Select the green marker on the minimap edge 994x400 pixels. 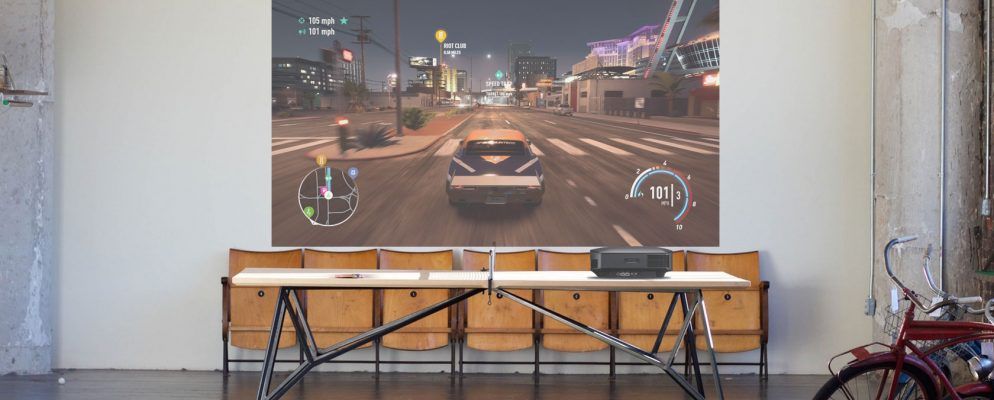[x=309, y=211]
